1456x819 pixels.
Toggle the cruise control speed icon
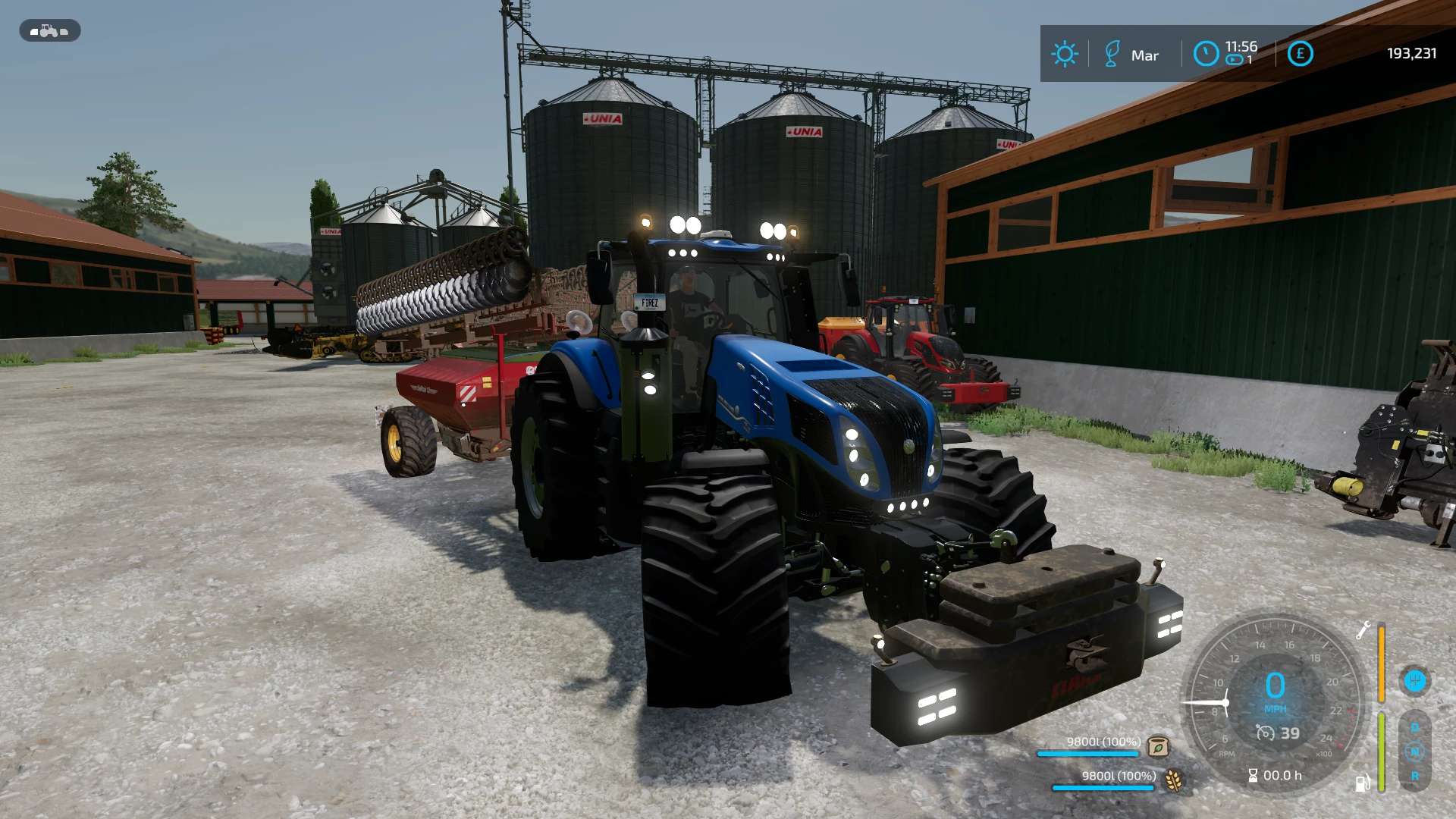(x=1265, y=733)
